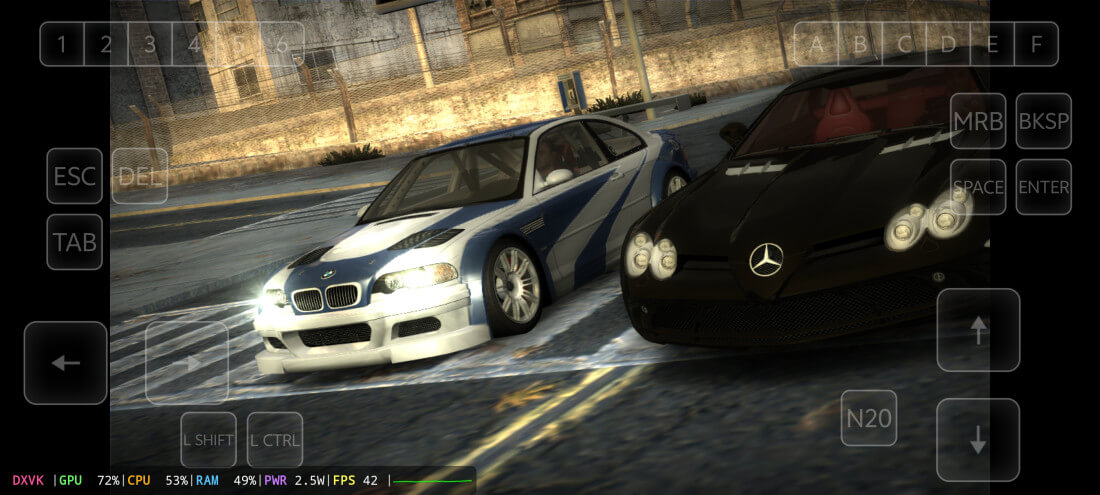Image resolution: width=1100 pixels, height=495 pixels.
Task: Choose the letter D key
Action: (x=948, y=44)
